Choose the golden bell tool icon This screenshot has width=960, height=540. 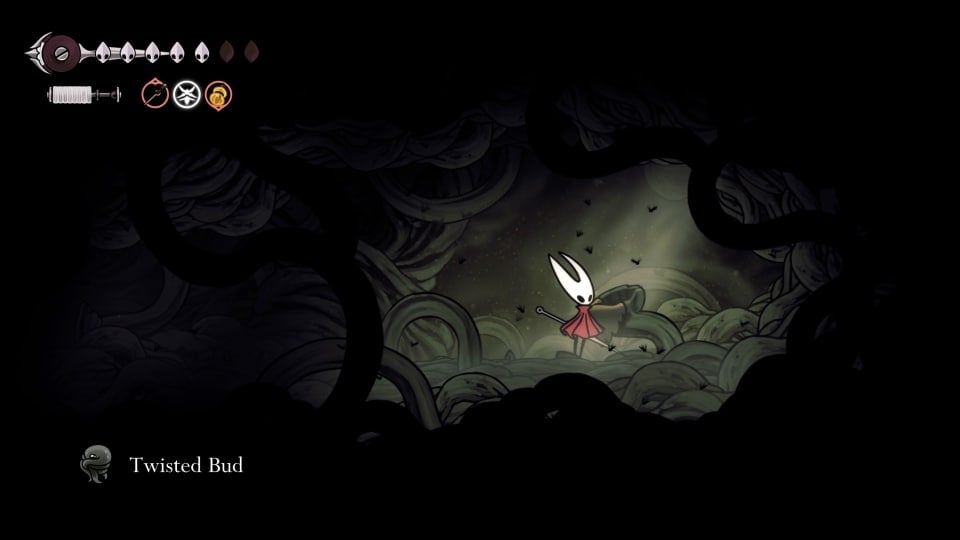pos(219,96)
